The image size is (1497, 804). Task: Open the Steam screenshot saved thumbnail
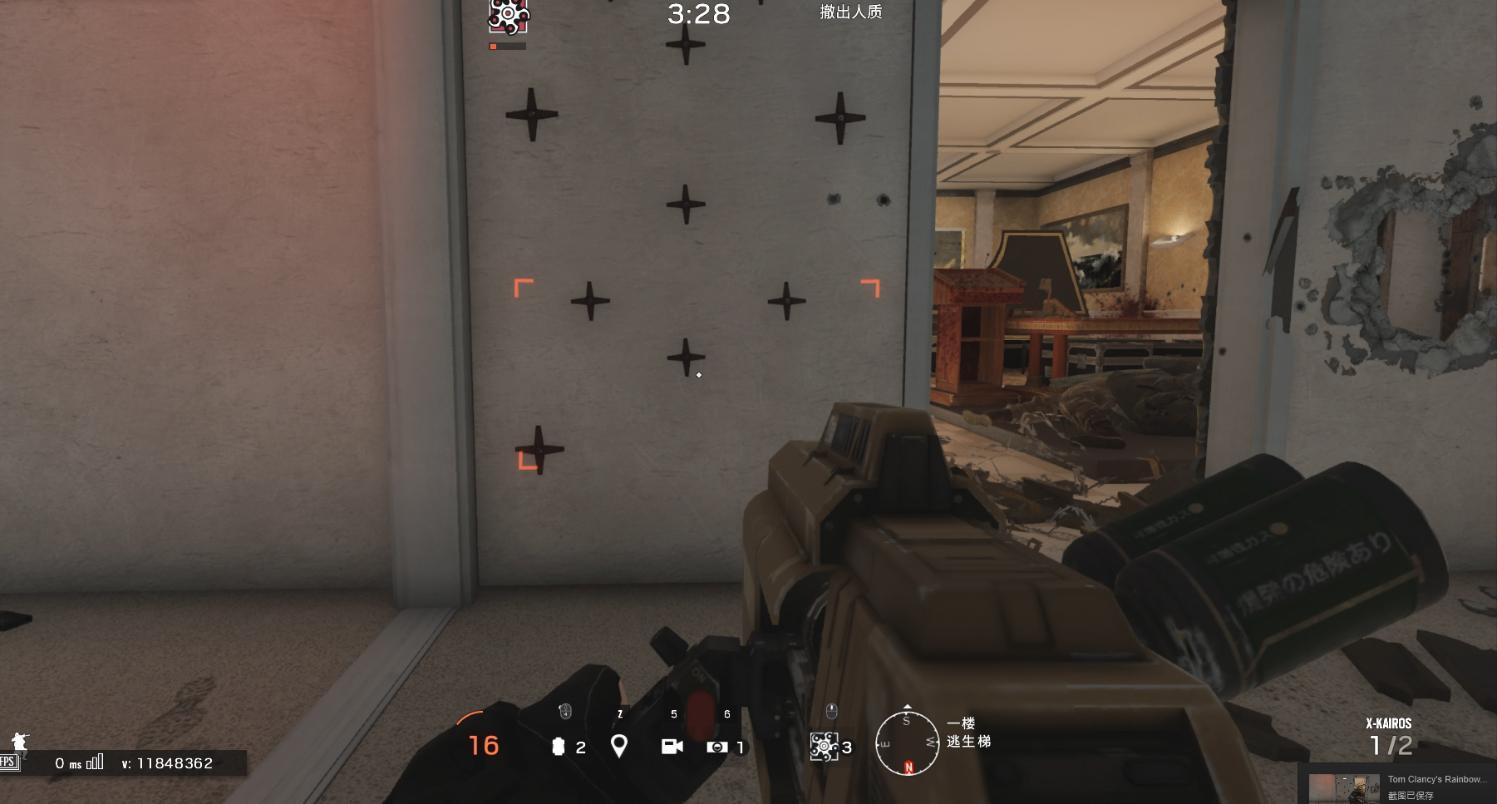pos(1343,788)
